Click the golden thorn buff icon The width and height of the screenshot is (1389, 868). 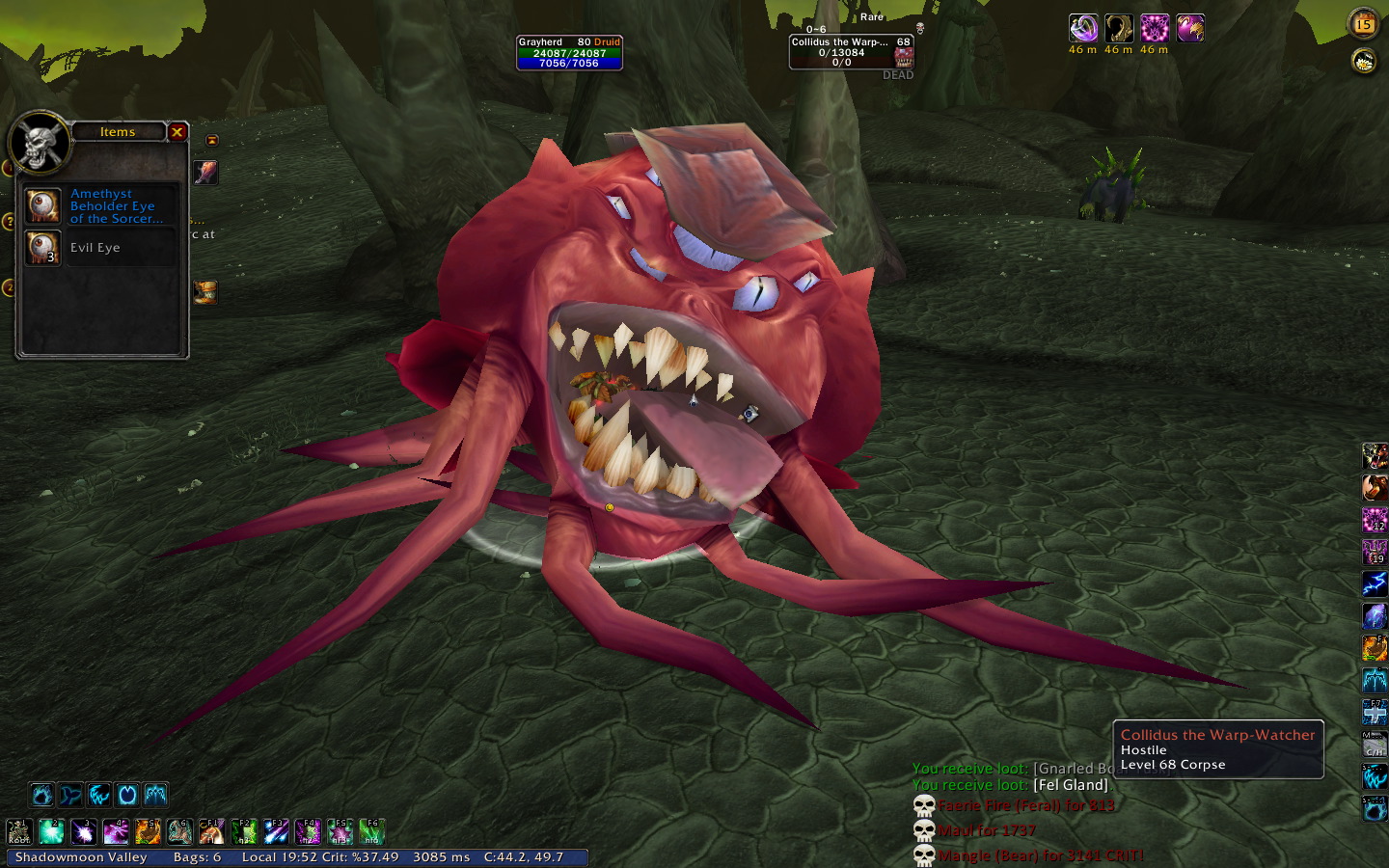1119,28
